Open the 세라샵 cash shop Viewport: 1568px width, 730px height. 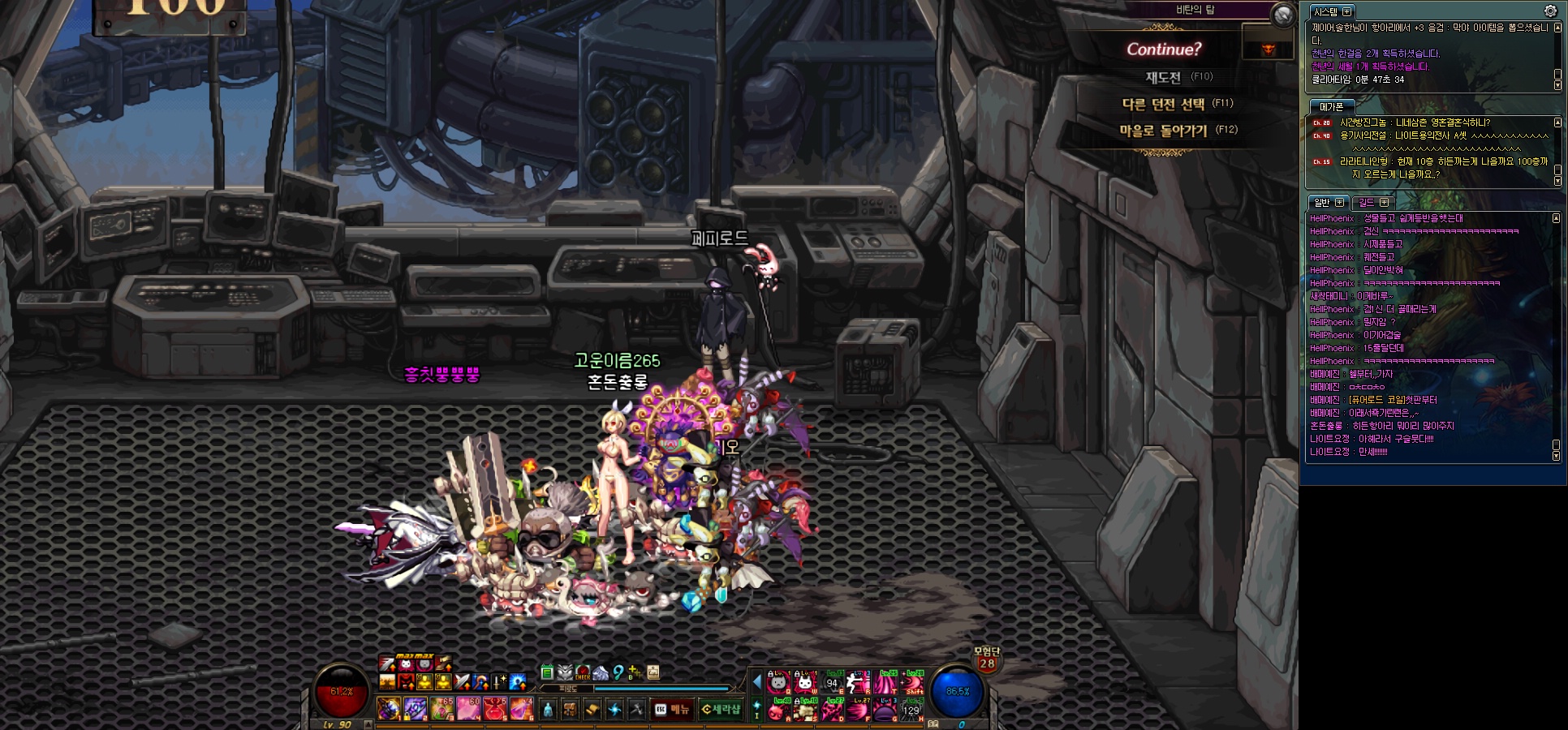click(721, 710)
